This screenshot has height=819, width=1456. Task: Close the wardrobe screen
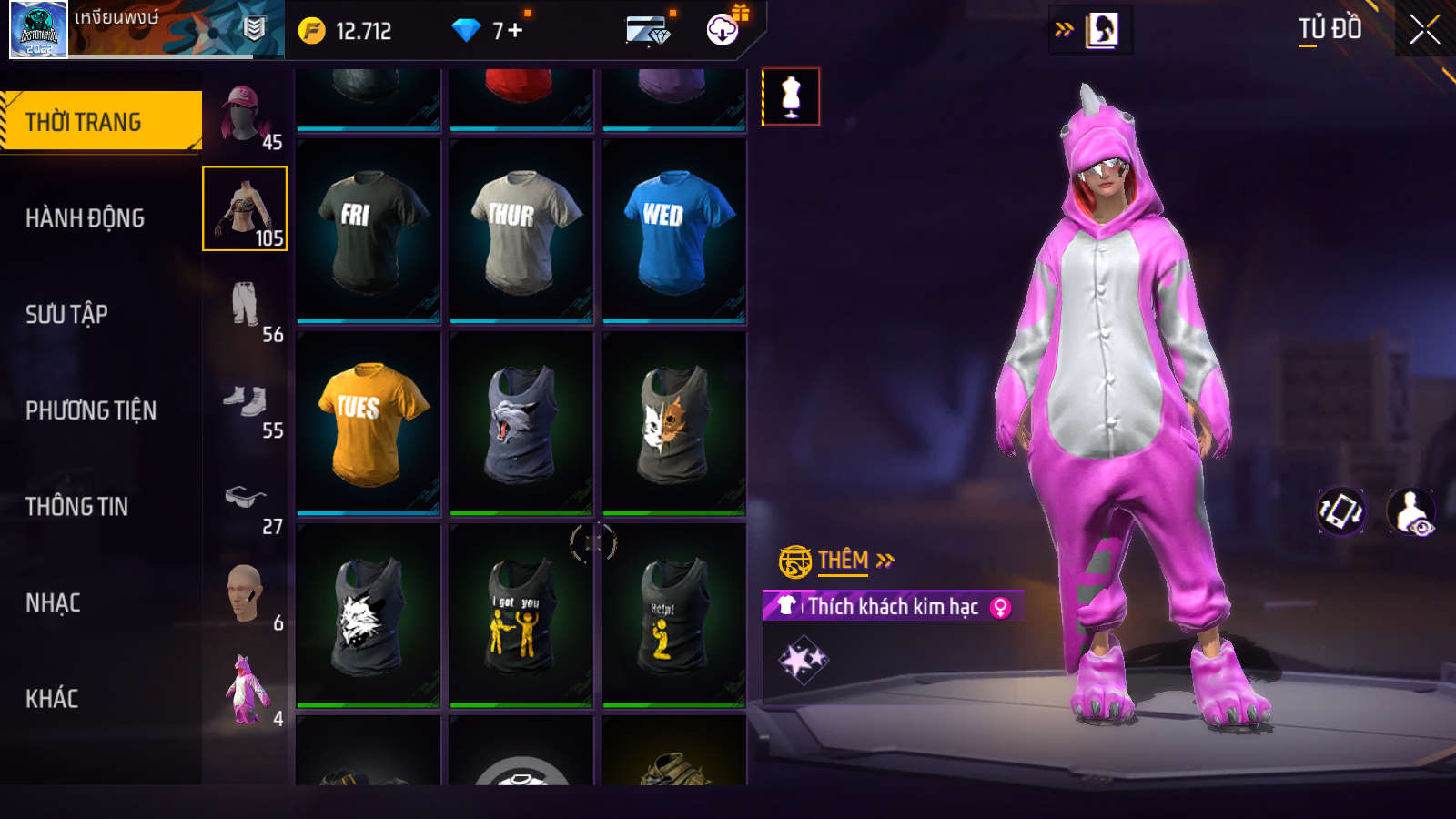click(x=1424, y=30)
